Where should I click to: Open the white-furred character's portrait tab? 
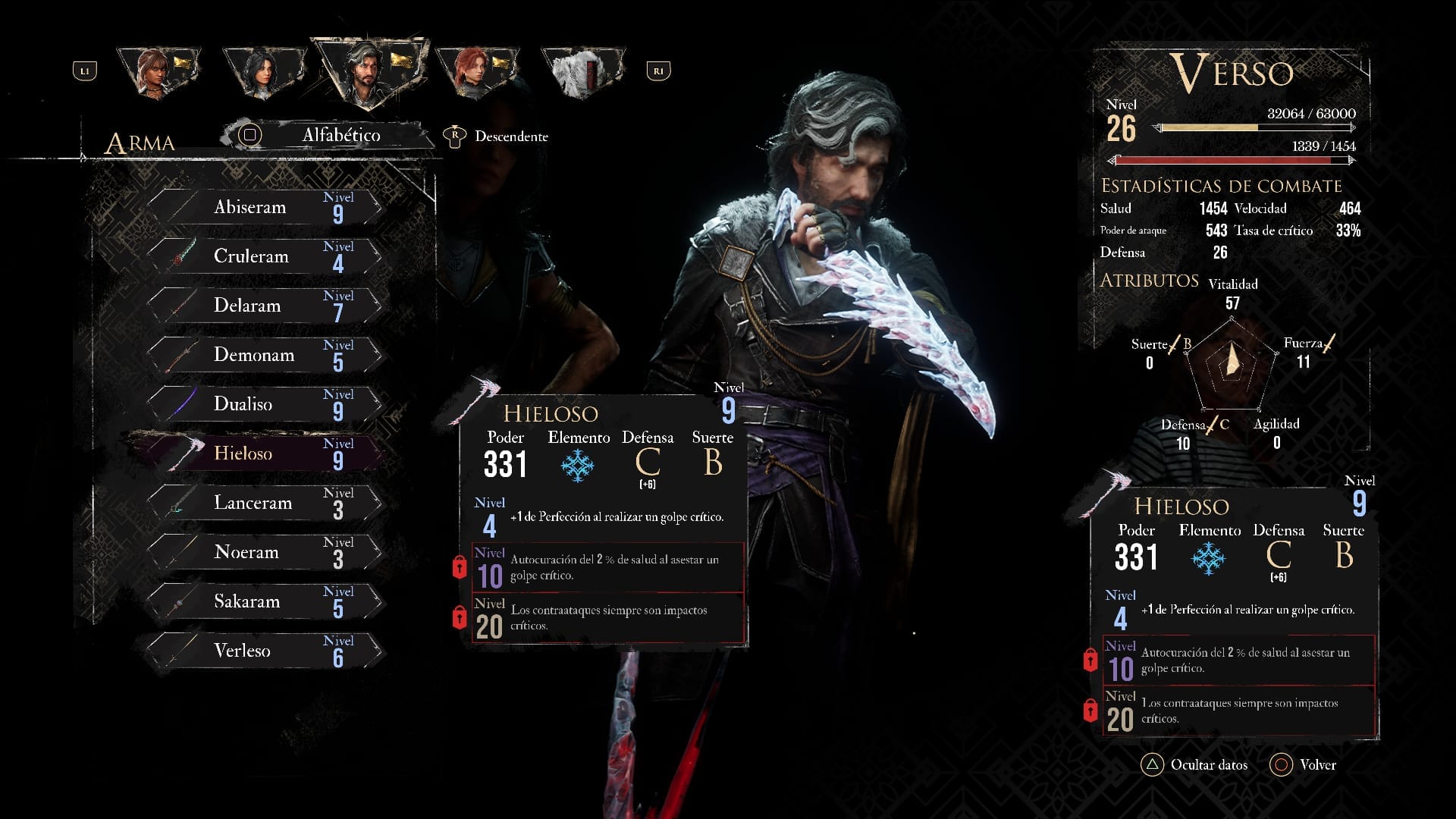pyautogui.click(x=582, y=72)
